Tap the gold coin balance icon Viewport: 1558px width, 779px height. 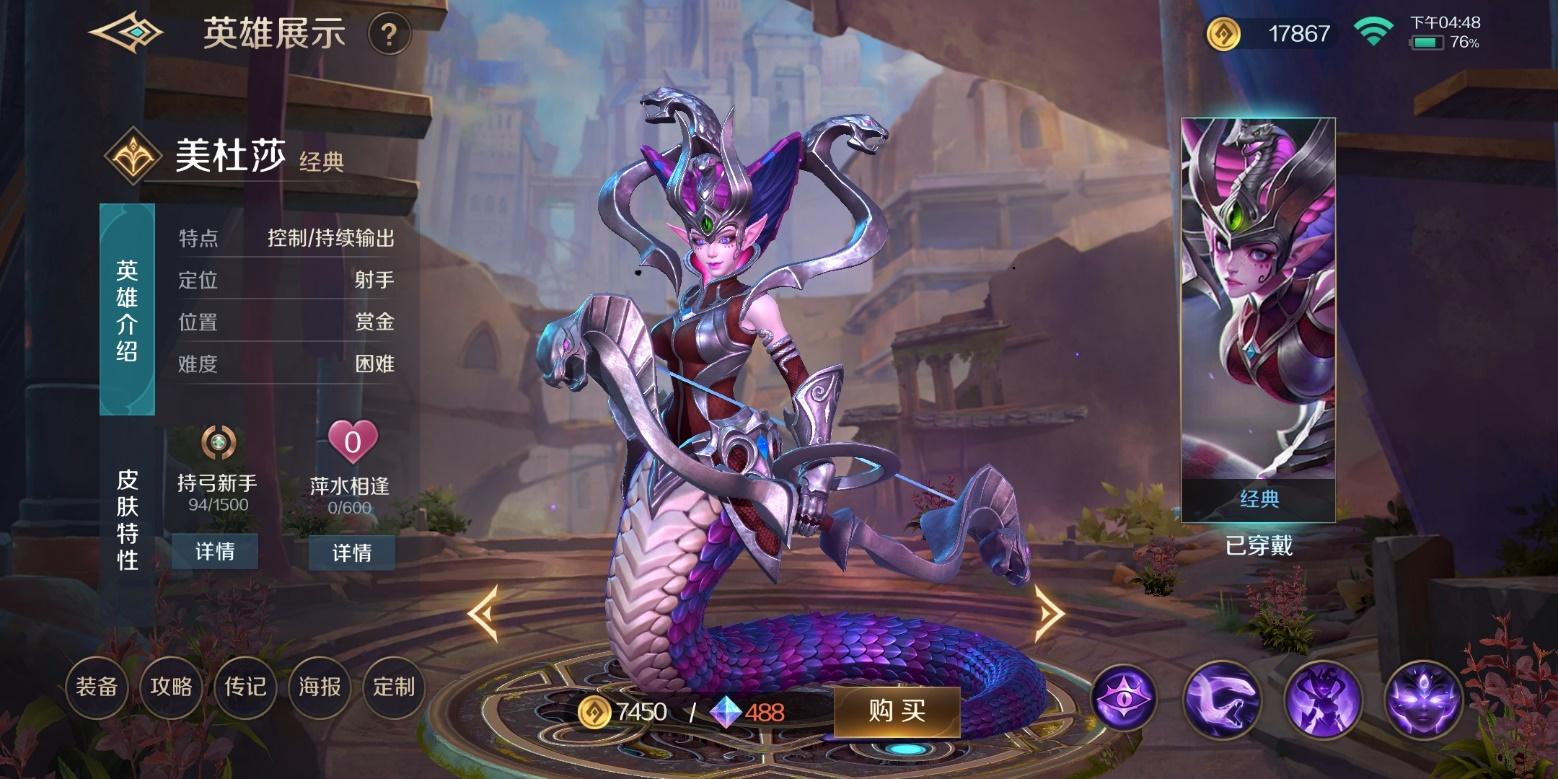(x=1223, y=34)
